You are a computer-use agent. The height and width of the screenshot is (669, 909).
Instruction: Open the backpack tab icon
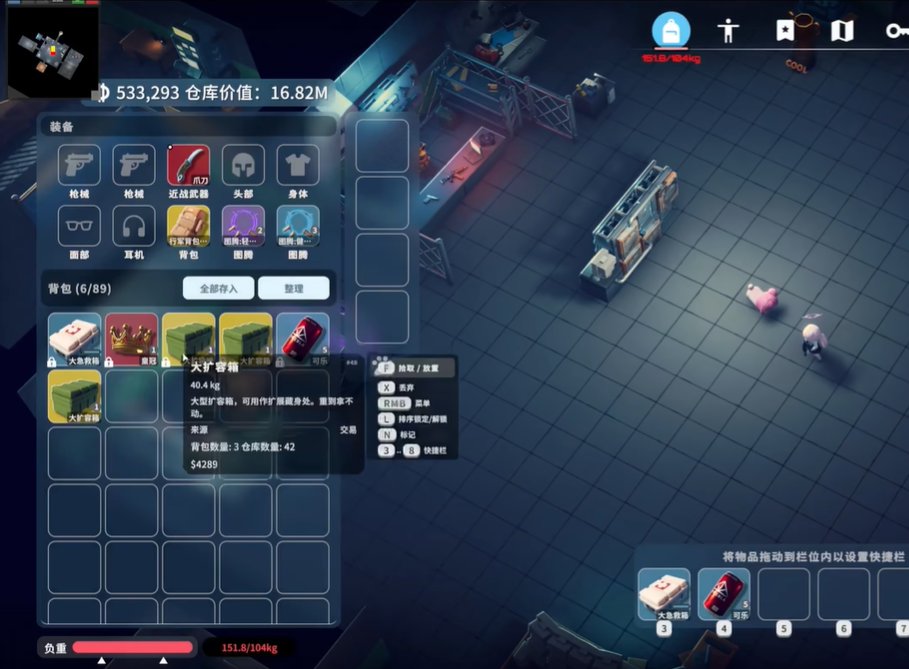tap(671, 31)
